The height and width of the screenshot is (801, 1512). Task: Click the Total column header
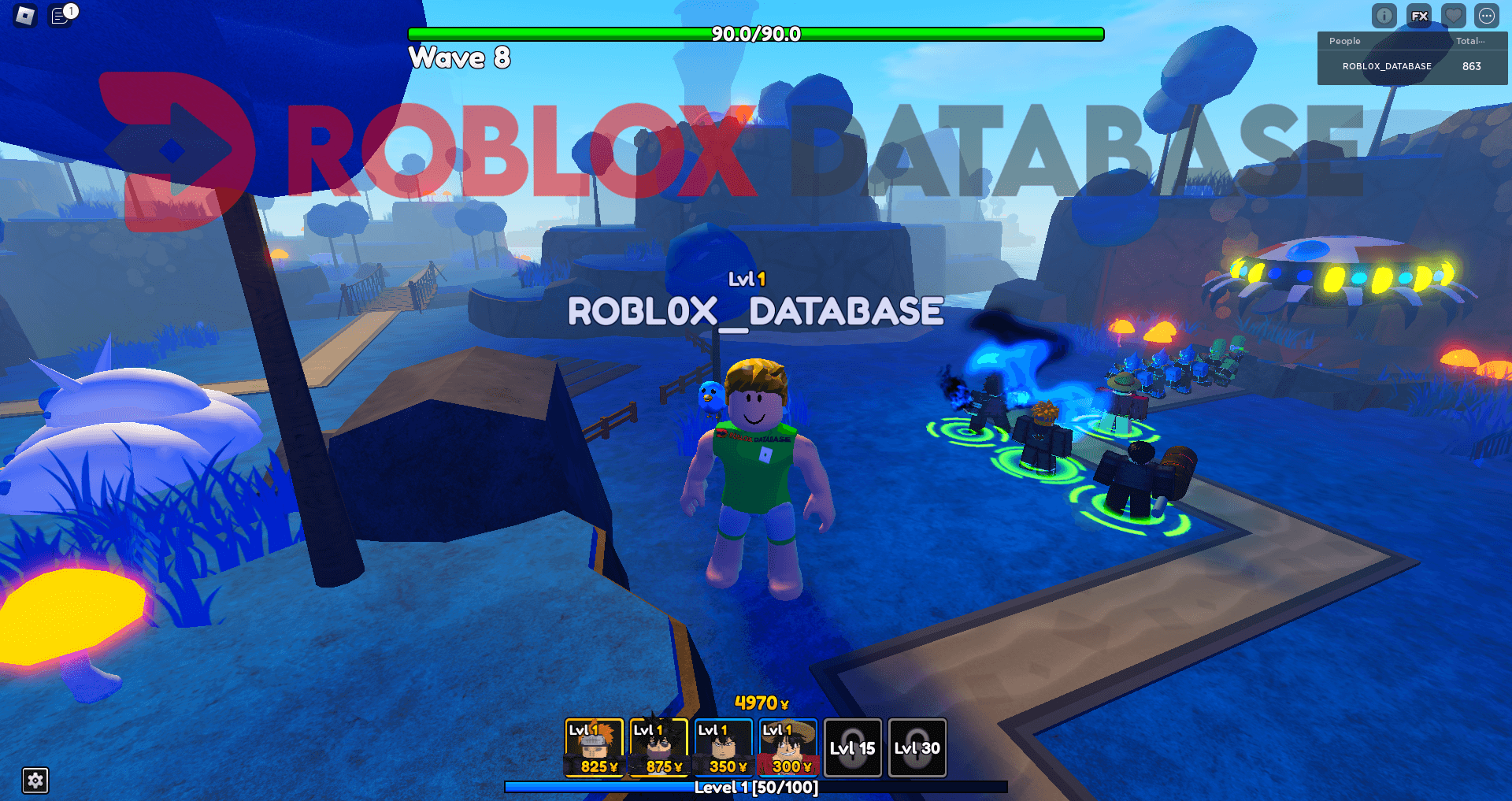[1471, 41]
